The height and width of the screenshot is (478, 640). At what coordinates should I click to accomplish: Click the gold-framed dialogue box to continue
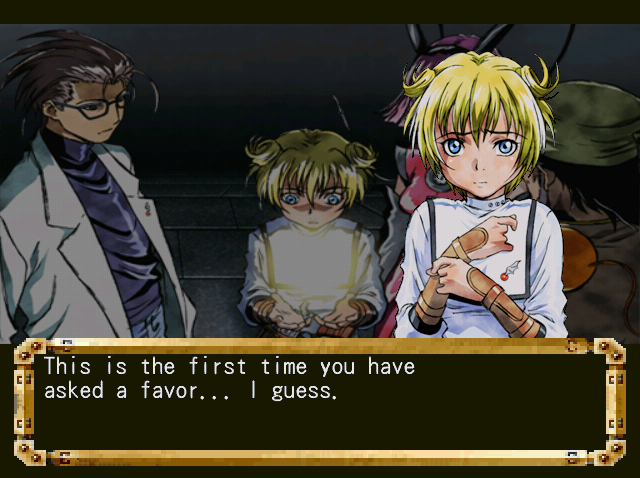[319, 402]
